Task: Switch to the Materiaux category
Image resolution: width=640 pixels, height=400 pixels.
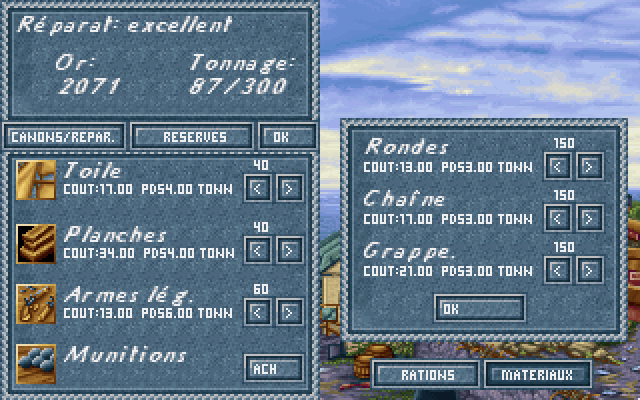Action: 537,375
